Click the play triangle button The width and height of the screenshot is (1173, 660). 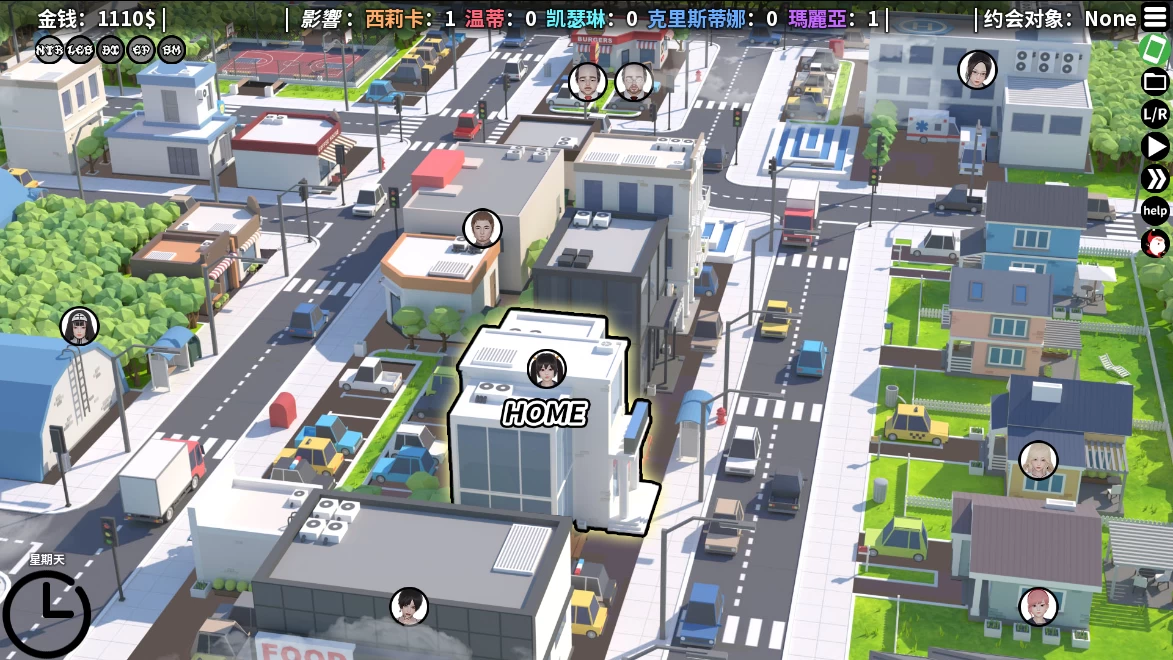pos(1155,146)
